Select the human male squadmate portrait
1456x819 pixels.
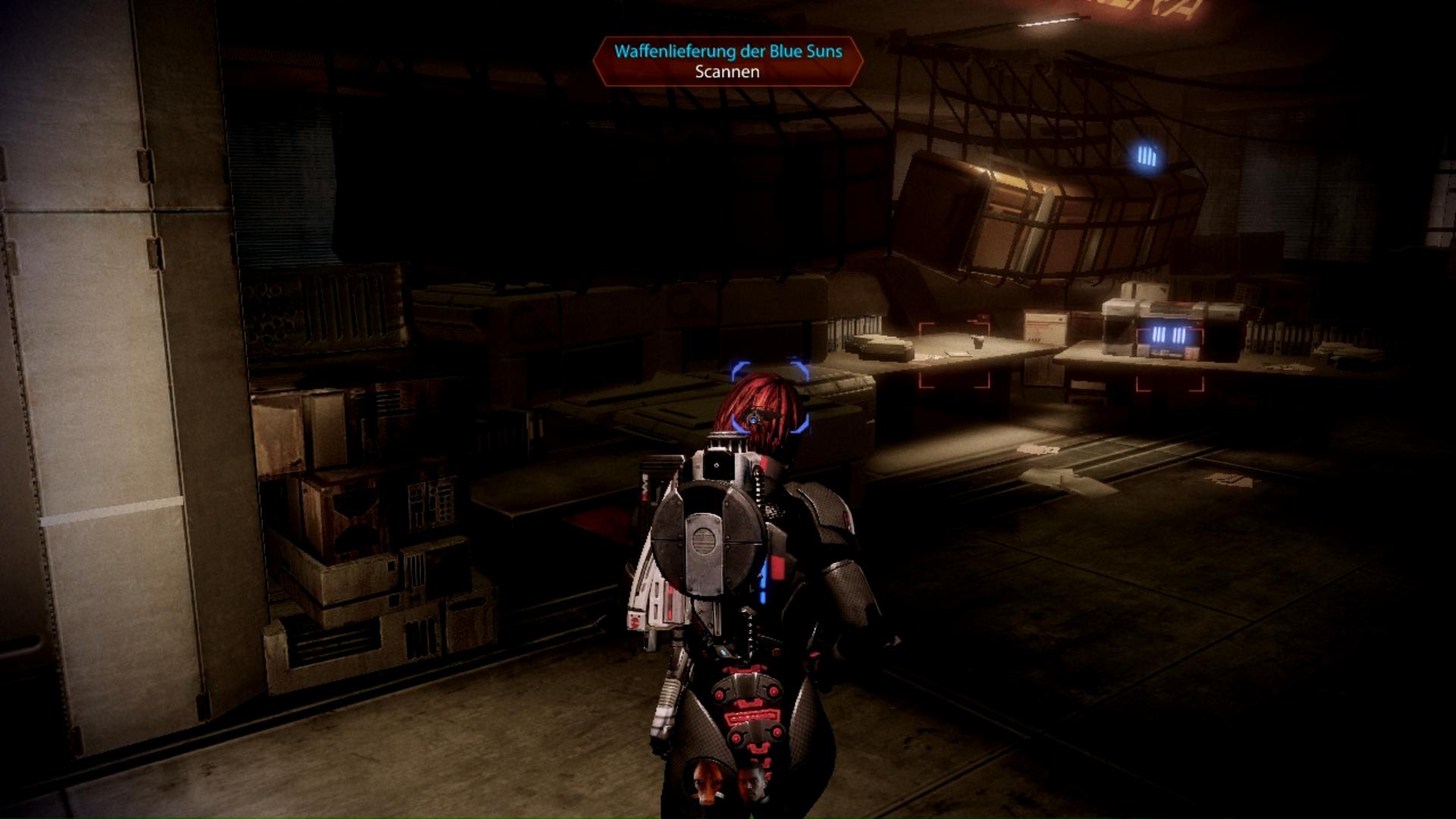click(752, 782)
